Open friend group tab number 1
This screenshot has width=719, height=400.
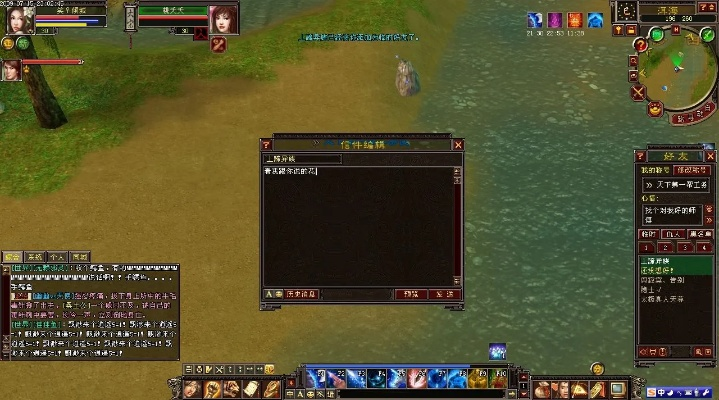[648, 247]
